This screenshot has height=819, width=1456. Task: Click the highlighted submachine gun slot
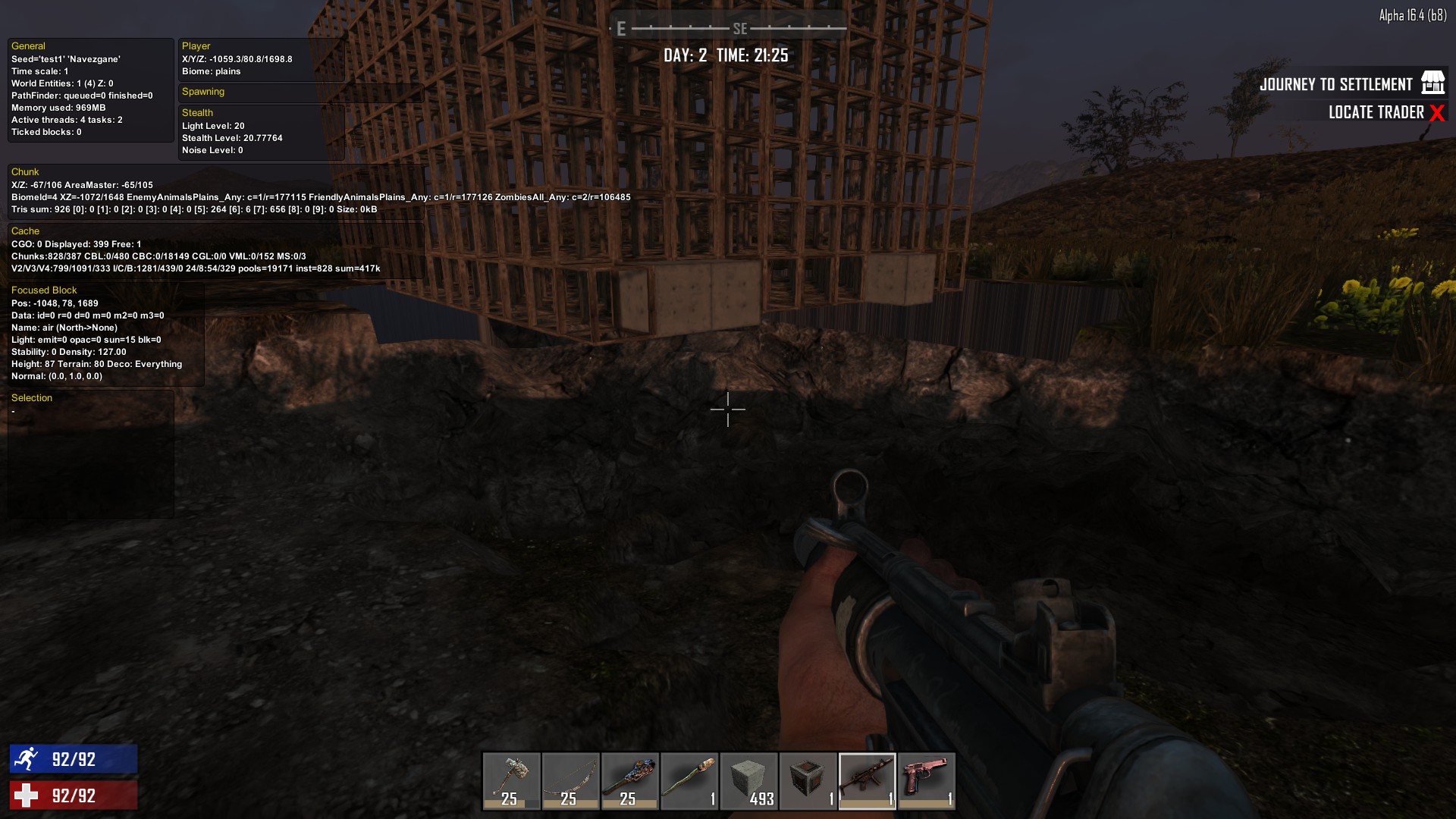tap(867, 780)
